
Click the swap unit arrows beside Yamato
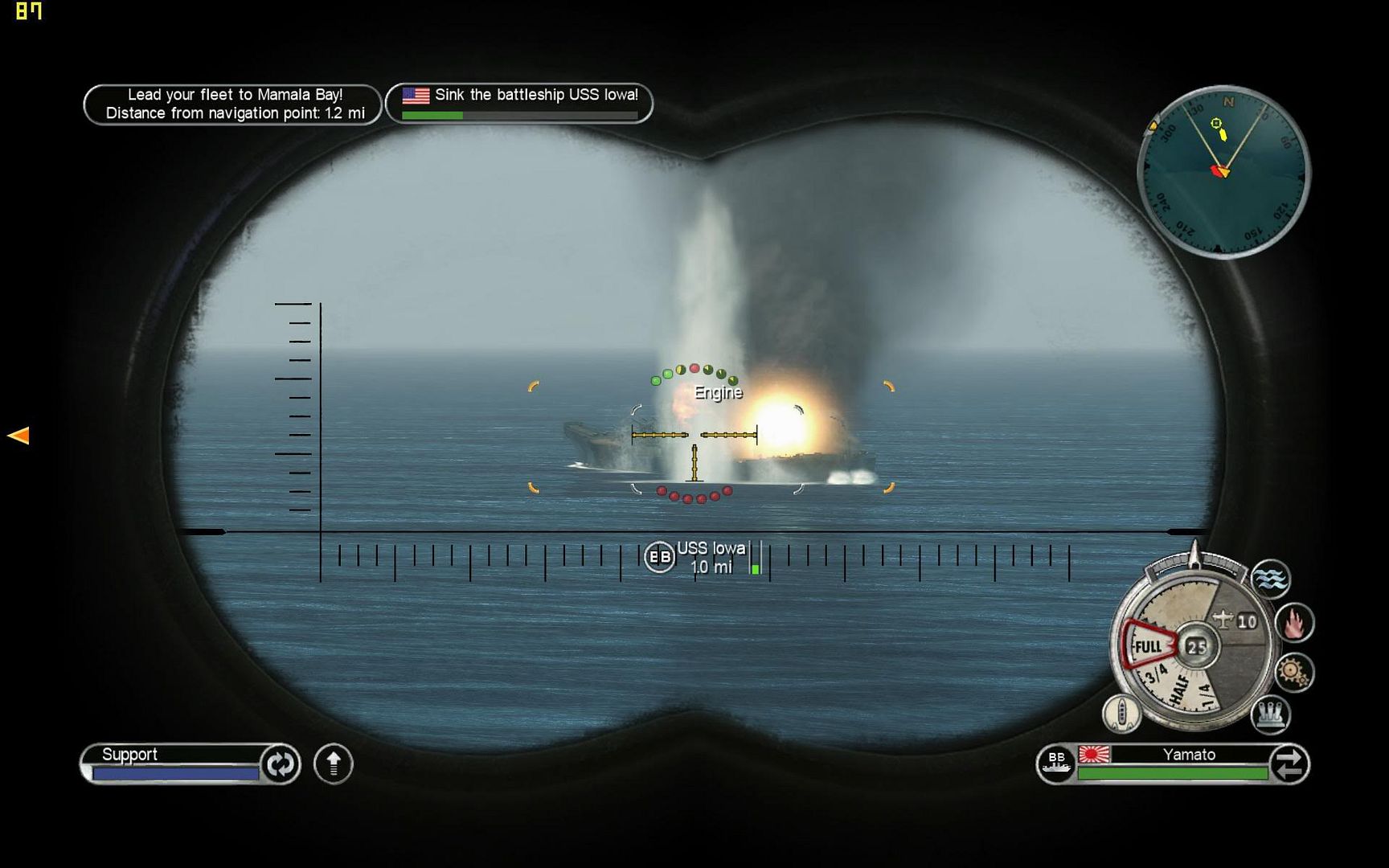[x=1289, y=764]
